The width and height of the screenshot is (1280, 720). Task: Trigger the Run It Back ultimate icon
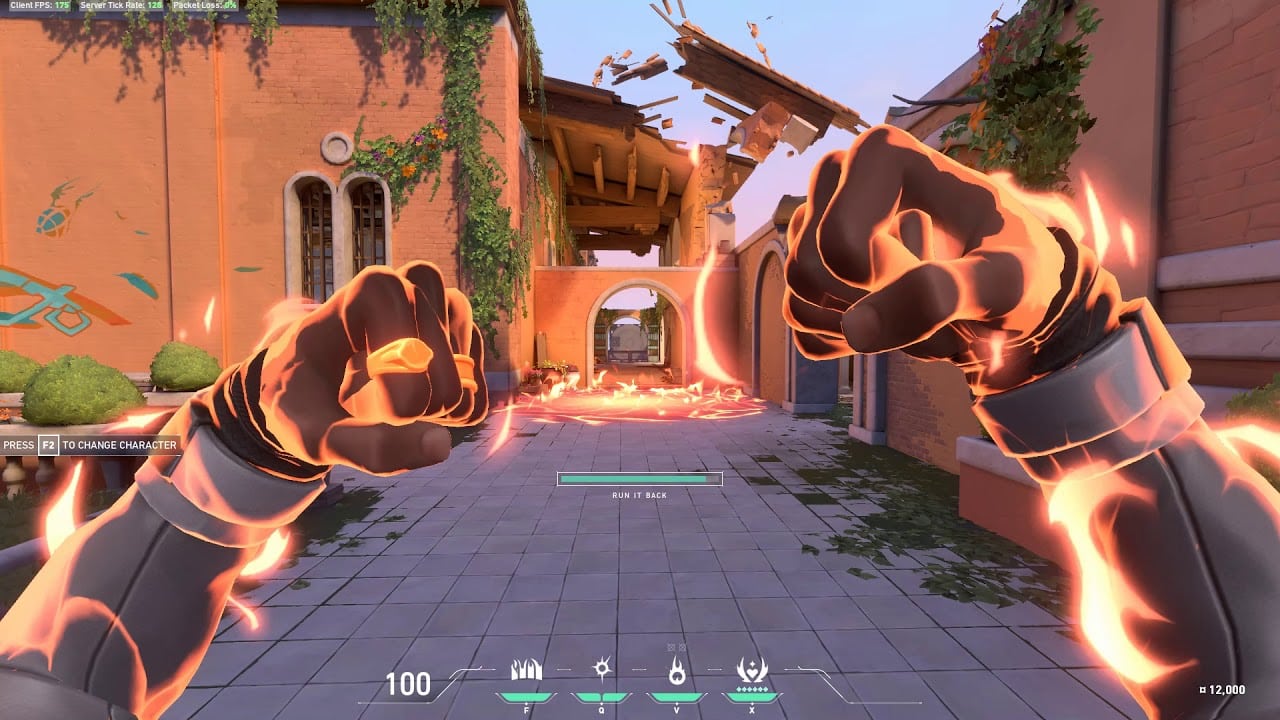tap(751, 670)
